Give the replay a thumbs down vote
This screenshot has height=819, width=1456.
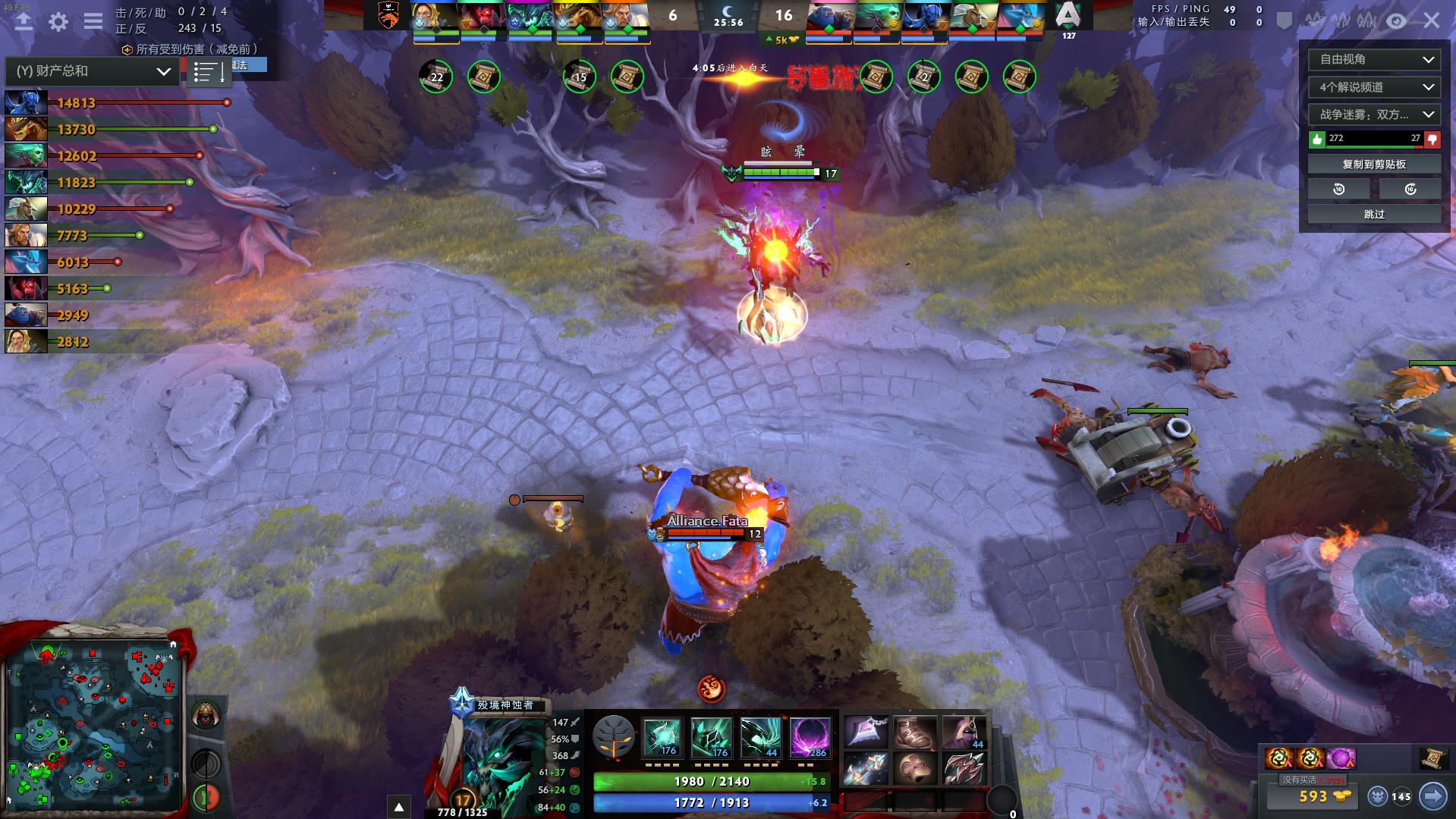coord(1431,140)
